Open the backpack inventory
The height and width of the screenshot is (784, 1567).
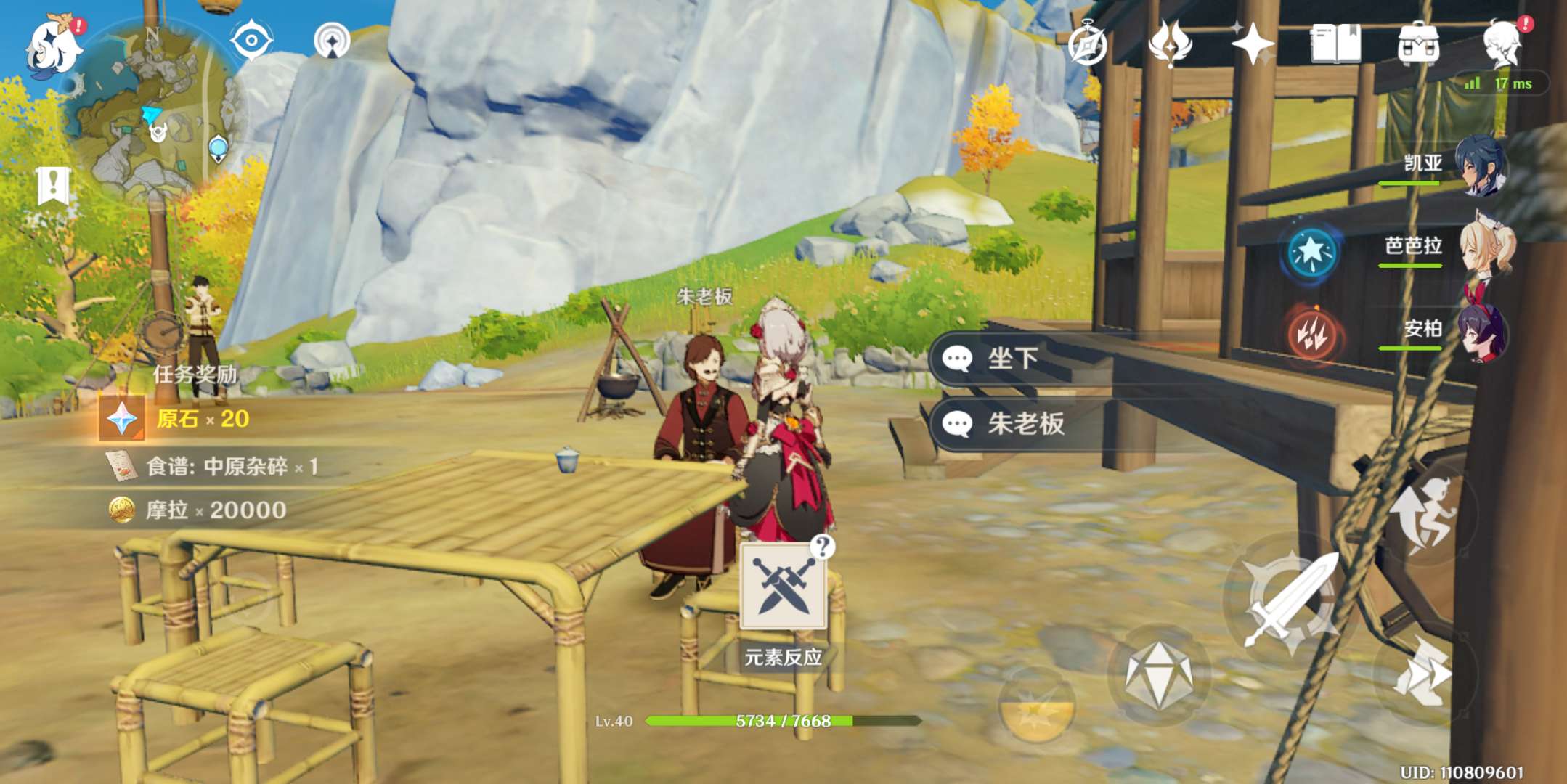click(x=1418, y=44)
